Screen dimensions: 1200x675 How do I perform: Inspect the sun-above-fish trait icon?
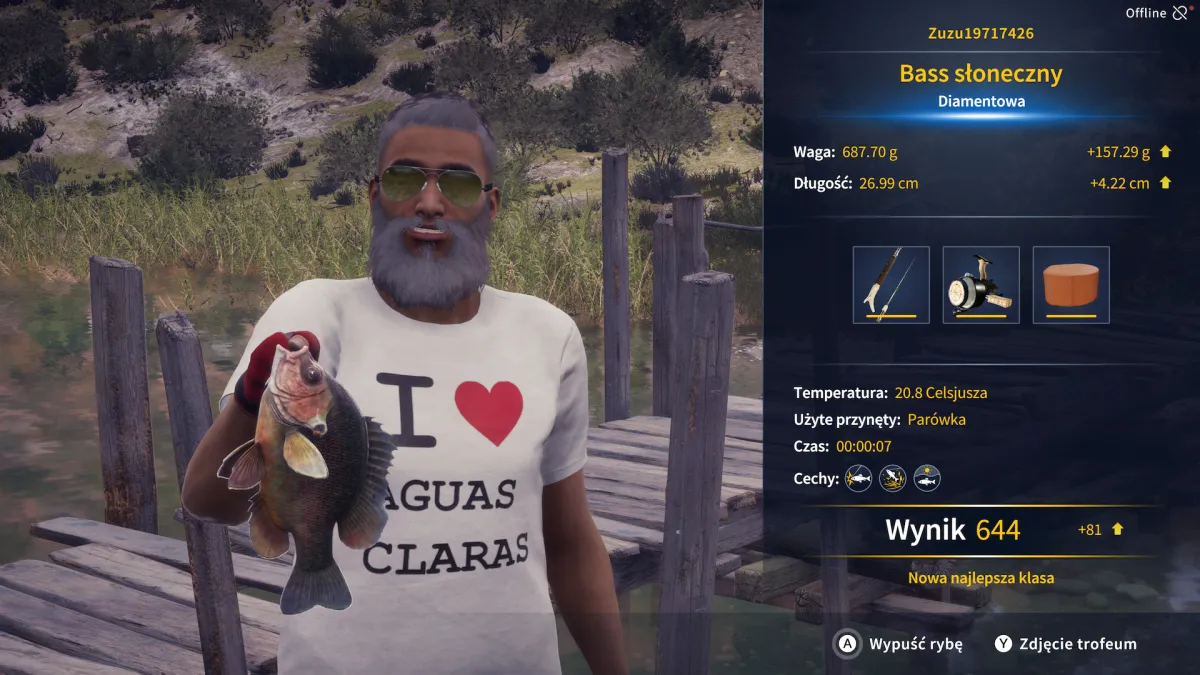pyautogui.click(x=927, y=478)
